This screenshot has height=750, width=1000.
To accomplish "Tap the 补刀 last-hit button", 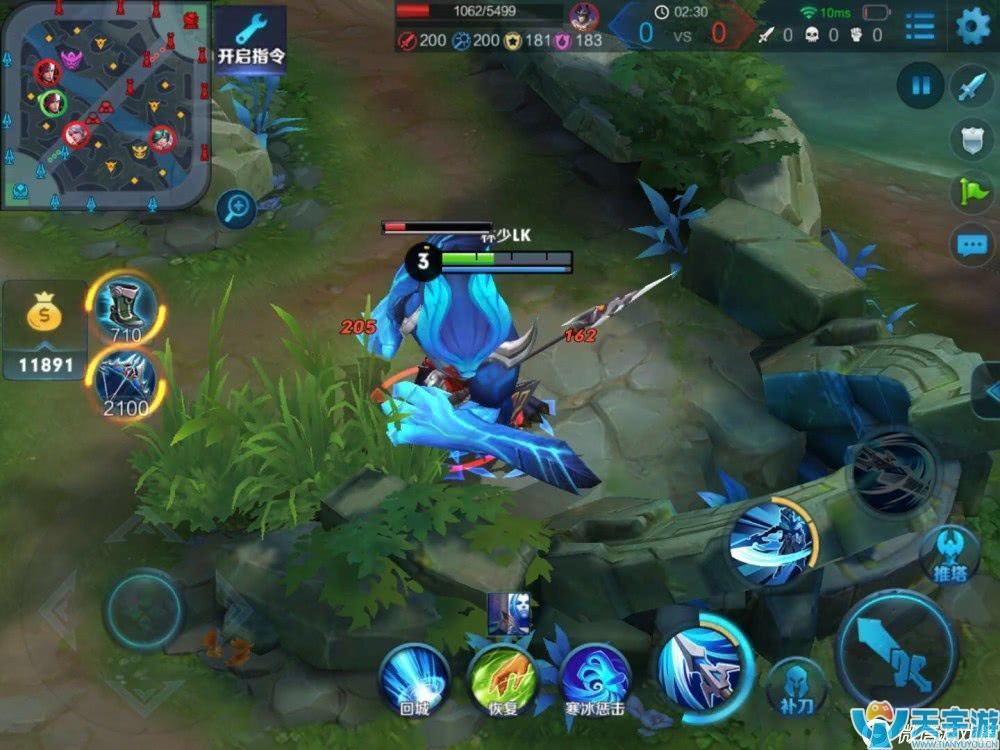I will [x=796, y=686].
